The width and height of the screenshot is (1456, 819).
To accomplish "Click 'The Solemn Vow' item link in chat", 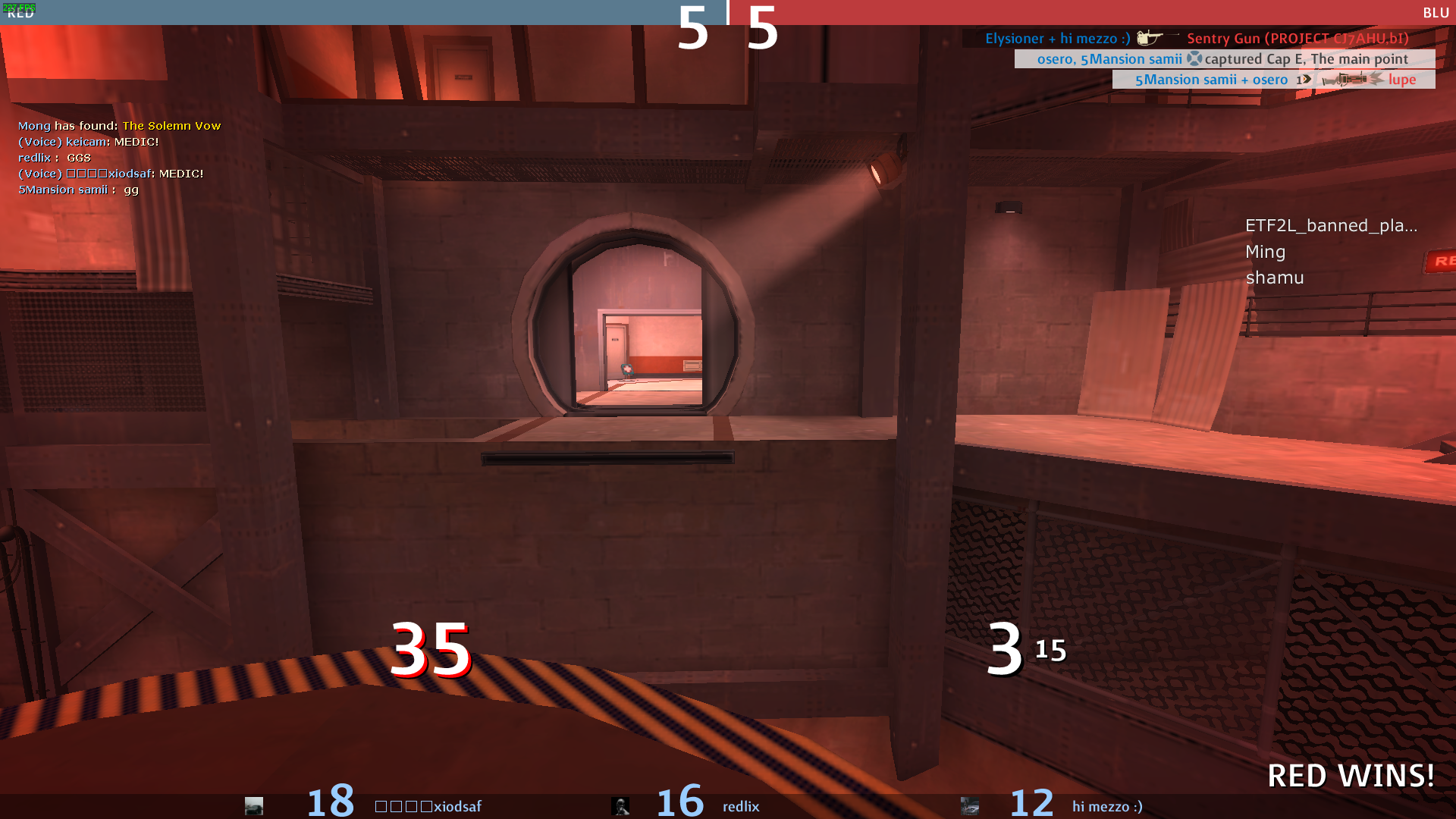I will pos(171,126).
